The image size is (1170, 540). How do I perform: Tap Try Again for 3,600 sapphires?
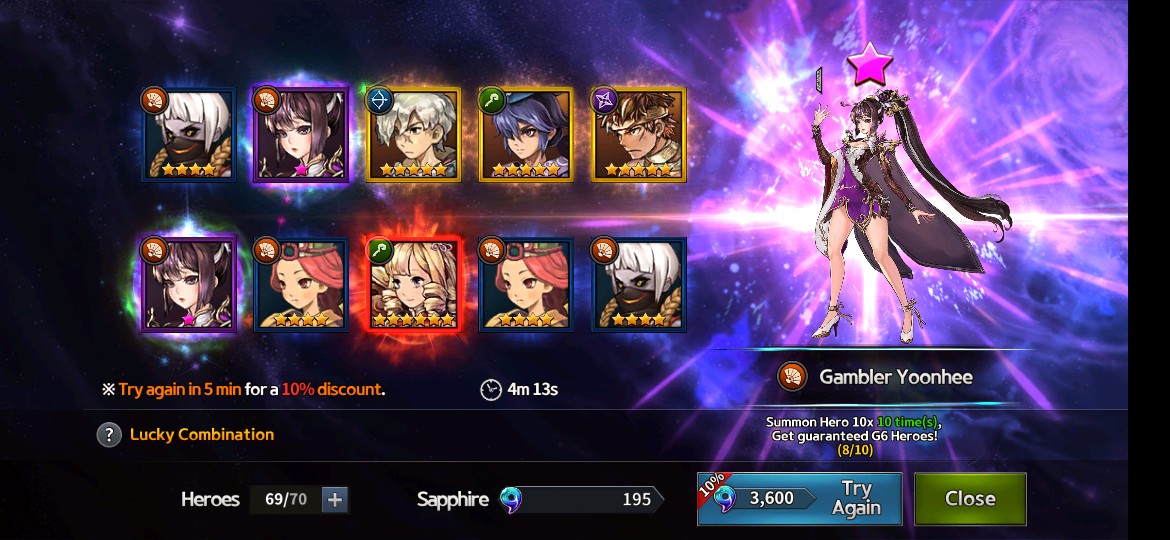(799, 498)
